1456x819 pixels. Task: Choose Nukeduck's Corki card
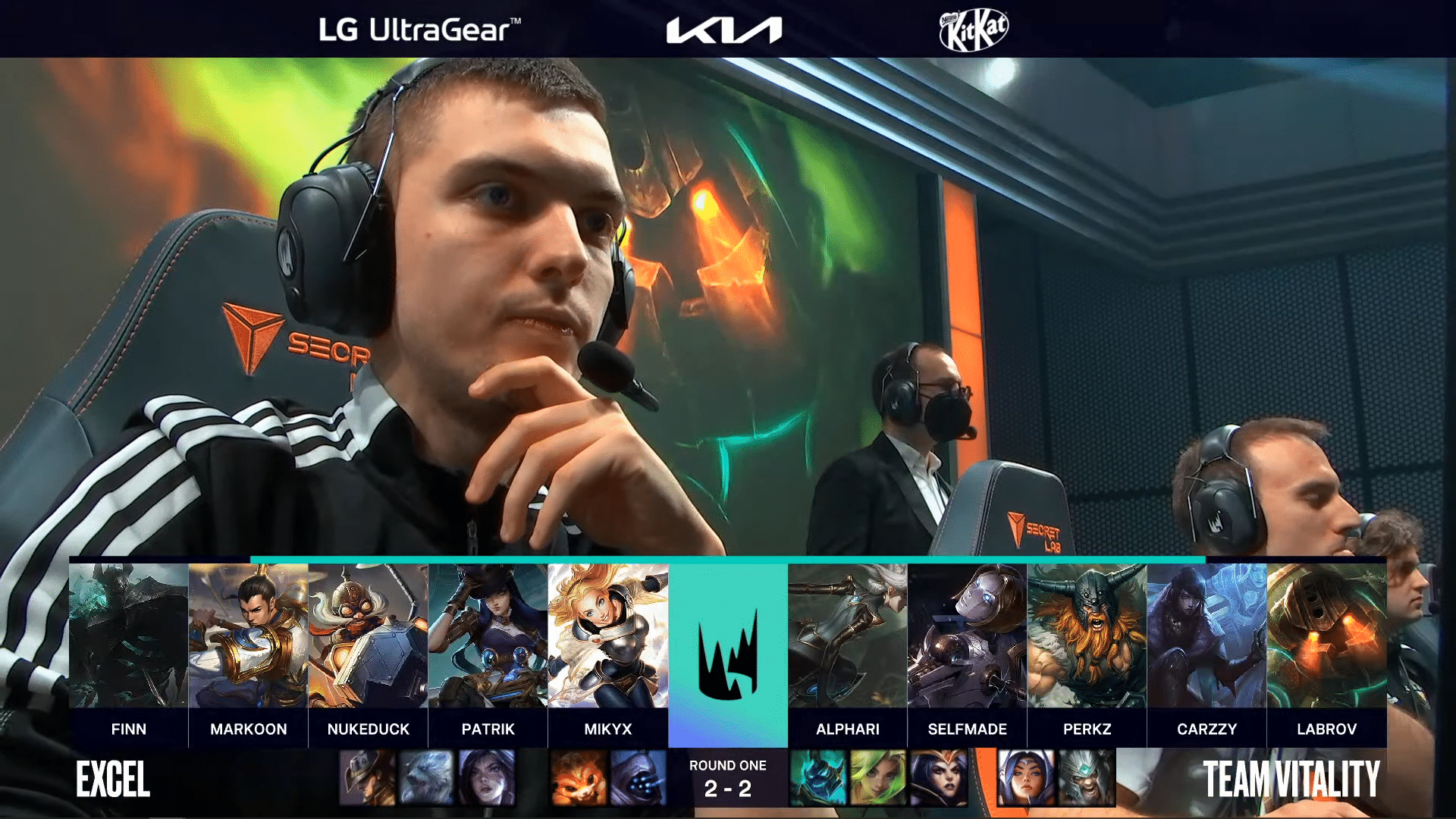point(368,635)
